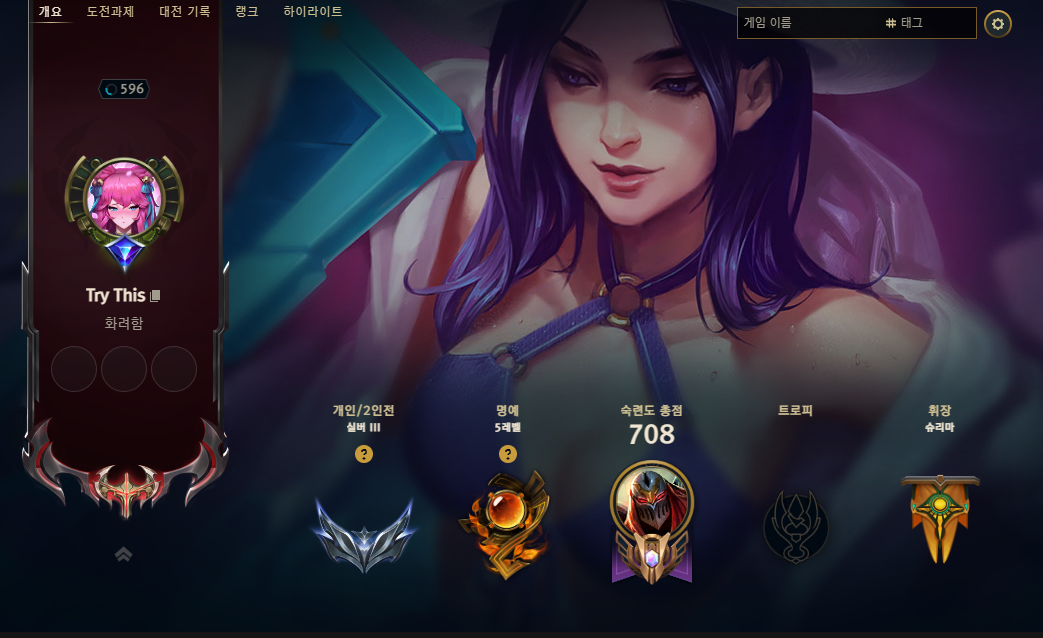Click the 596 level badge
The height and width of the screenshot is (638, 1043).
pos(124,89)
